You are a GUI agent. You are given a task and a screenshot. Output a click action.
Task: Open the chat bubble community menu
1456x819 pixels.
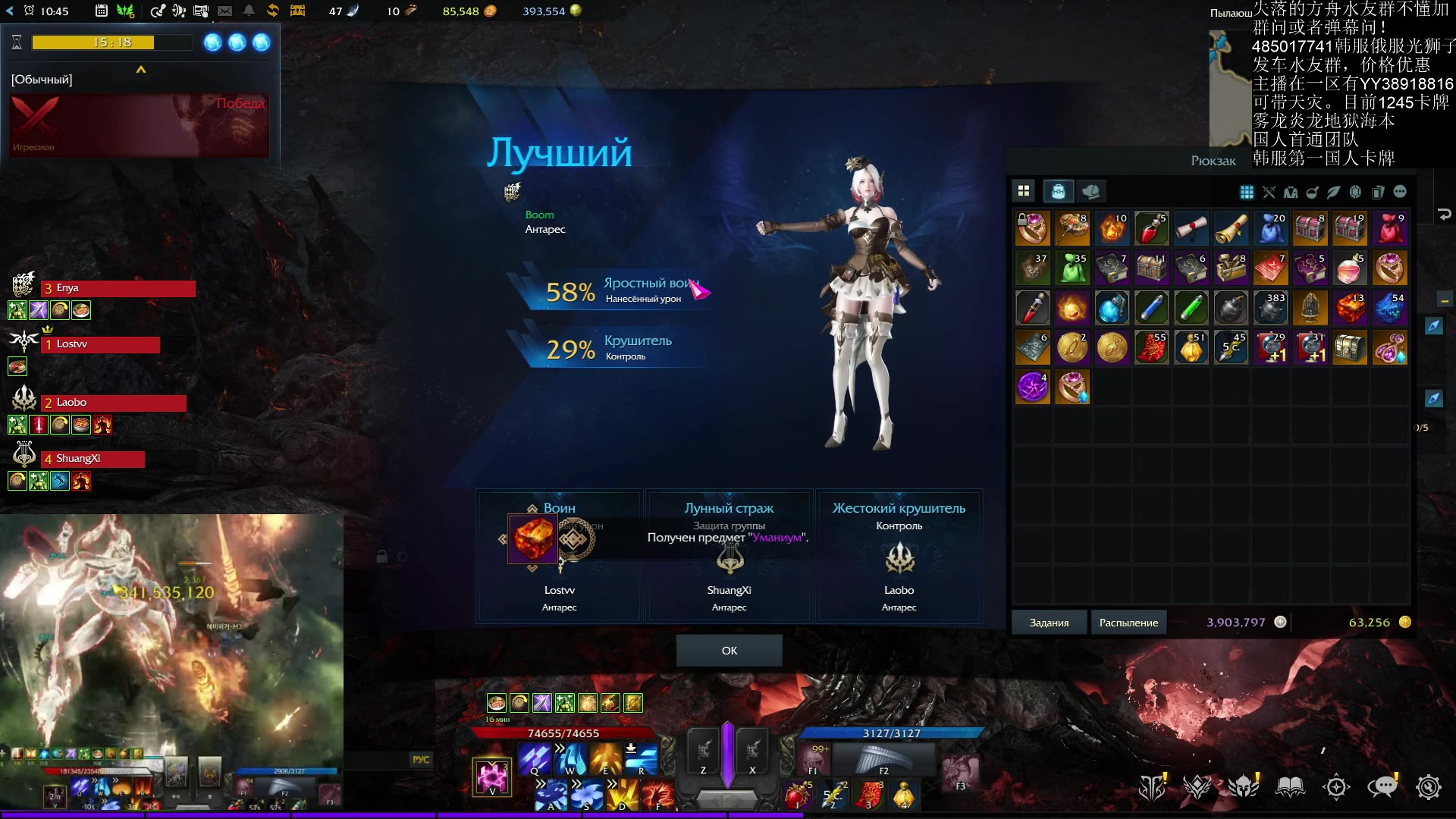1382,787
